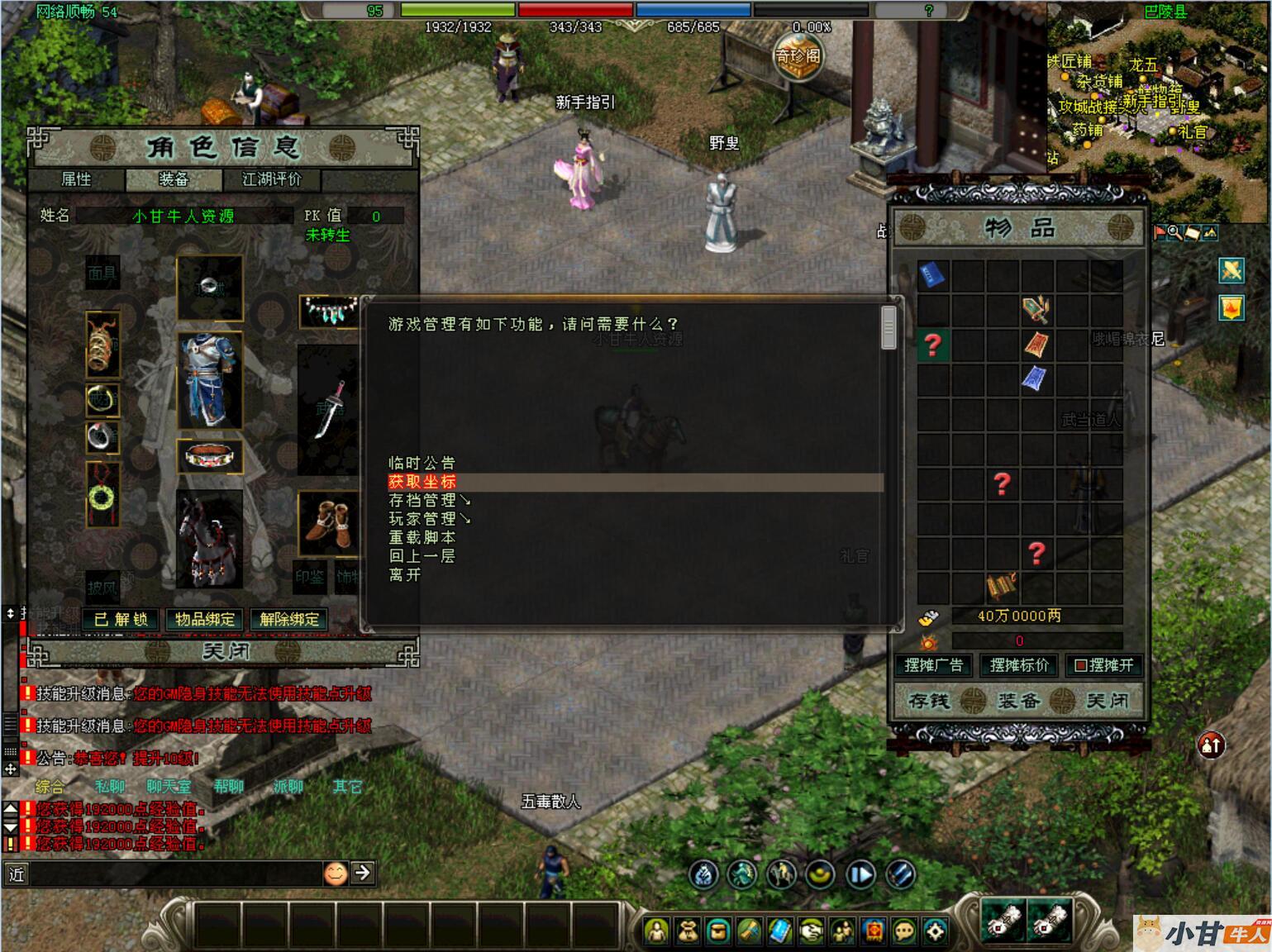Go back with 回上一层

[x=422, y=556]
